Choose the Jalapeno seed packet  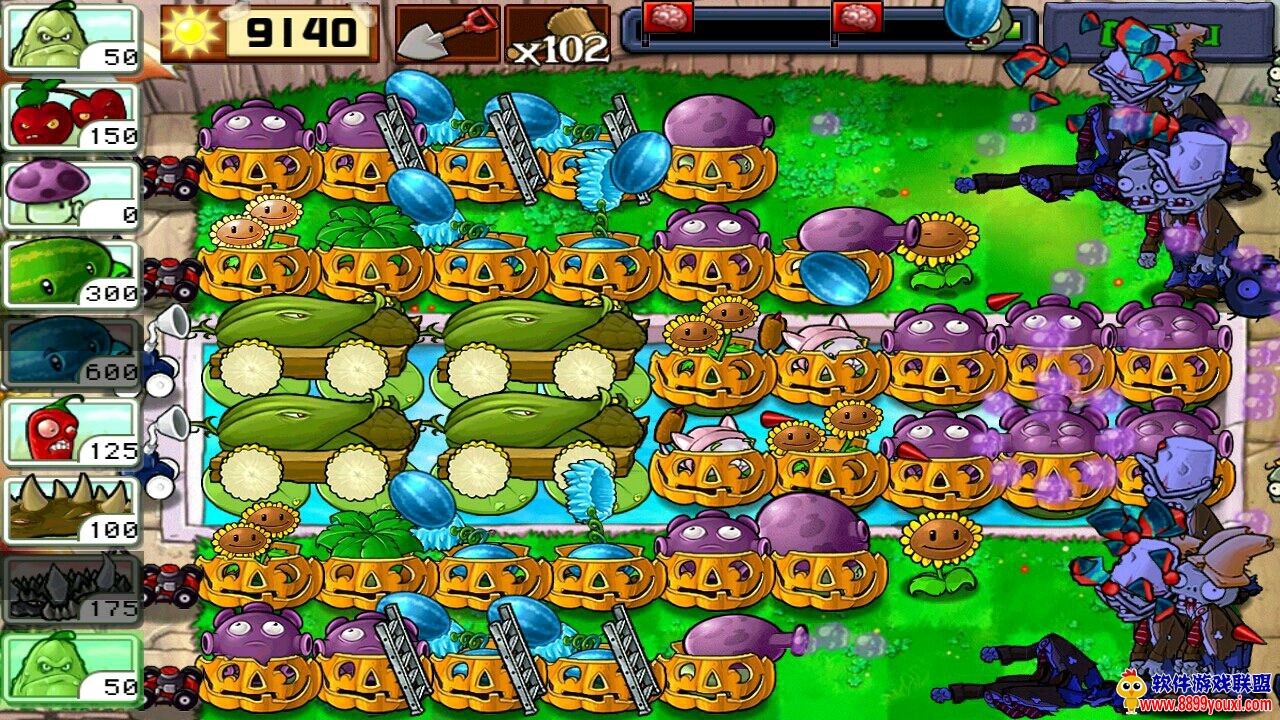(72, 431)
